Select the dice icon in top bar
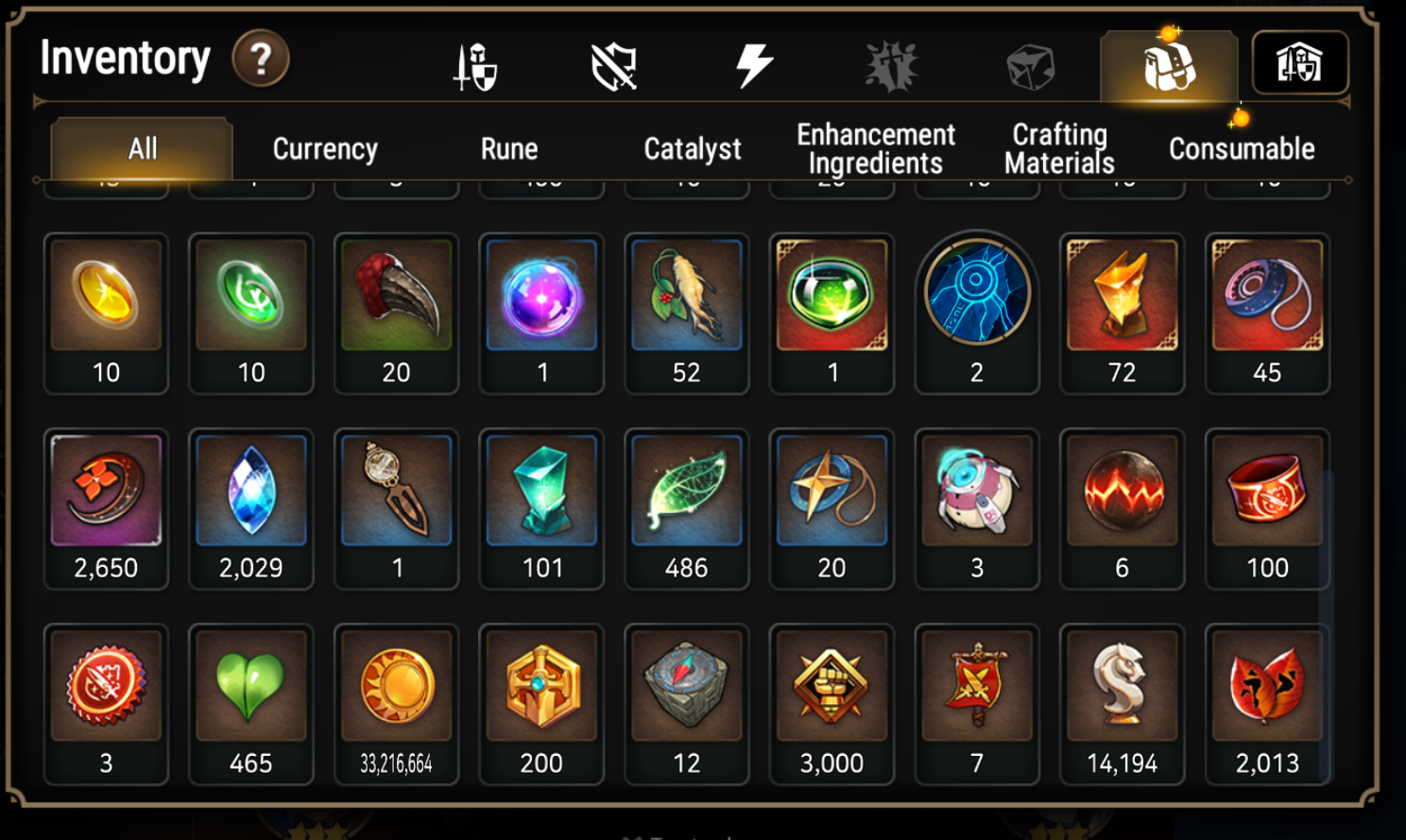 click(1030, 63)
